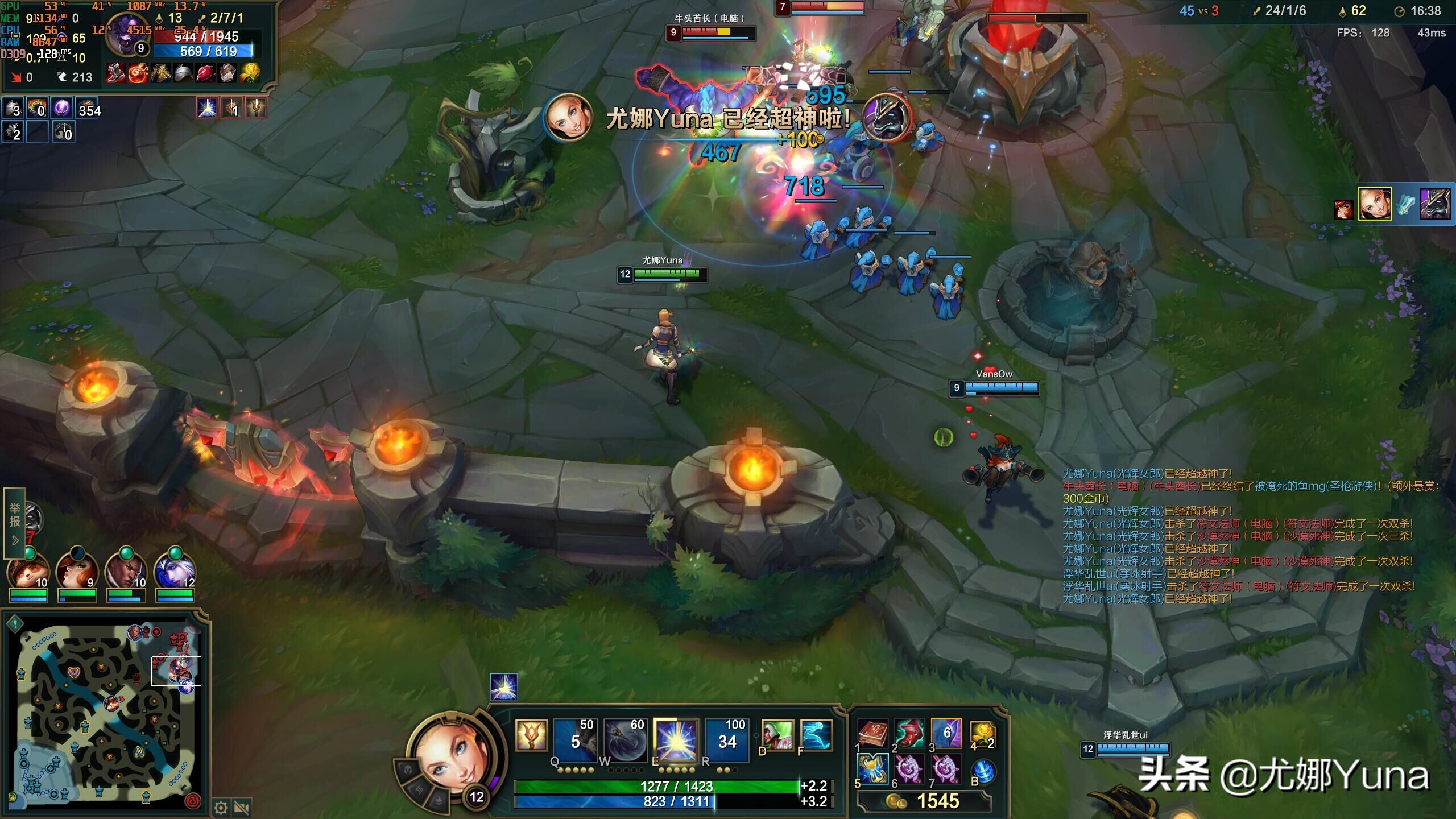Click the R ultimate showing 34 cooldown
This screenshot has width=1456, height=819.
726,739
